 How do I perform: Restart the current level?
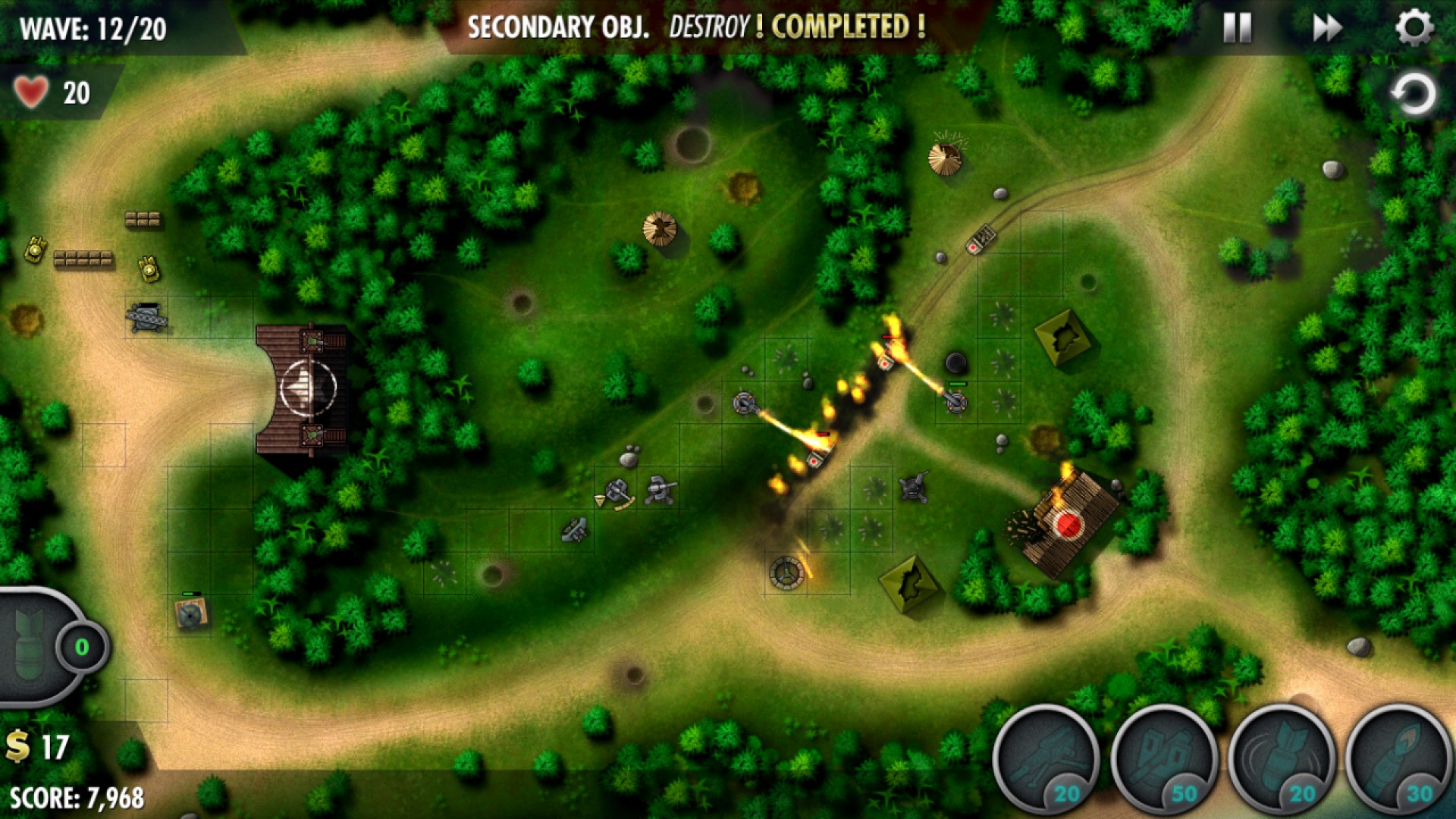(x=1410, y=94)
